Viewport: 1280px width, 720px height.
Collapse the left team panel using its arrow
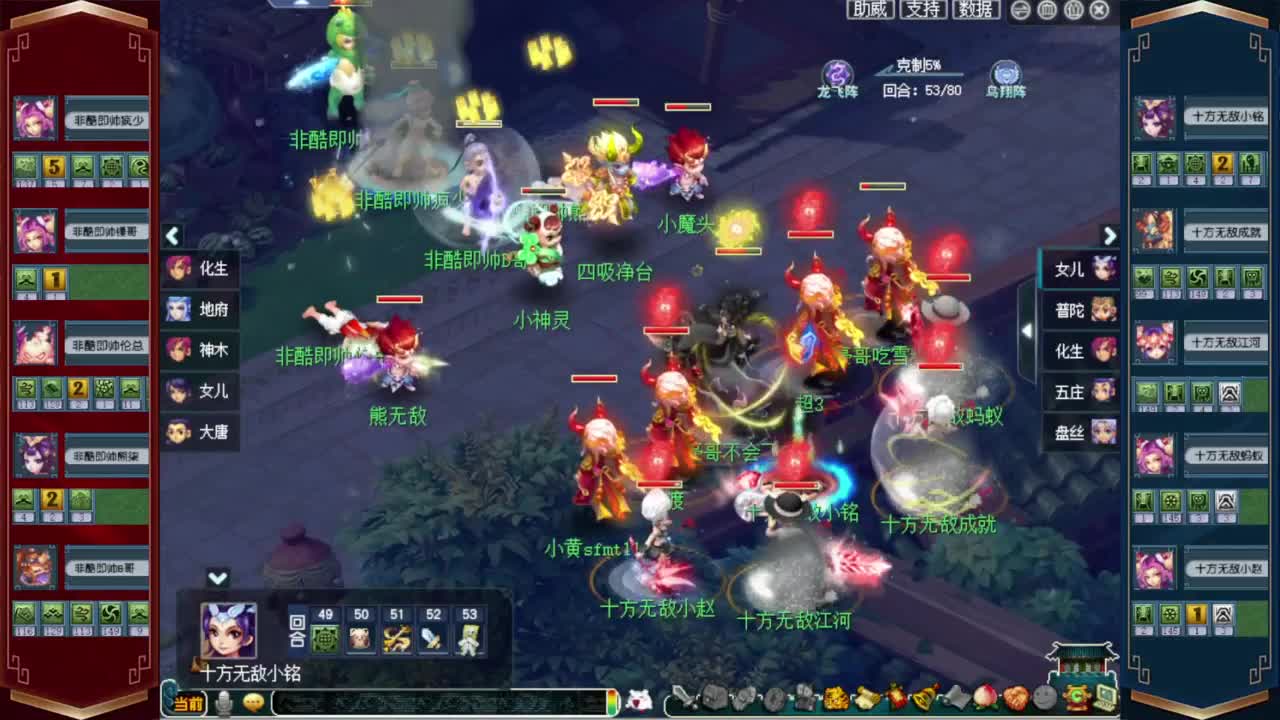point(172,235)
